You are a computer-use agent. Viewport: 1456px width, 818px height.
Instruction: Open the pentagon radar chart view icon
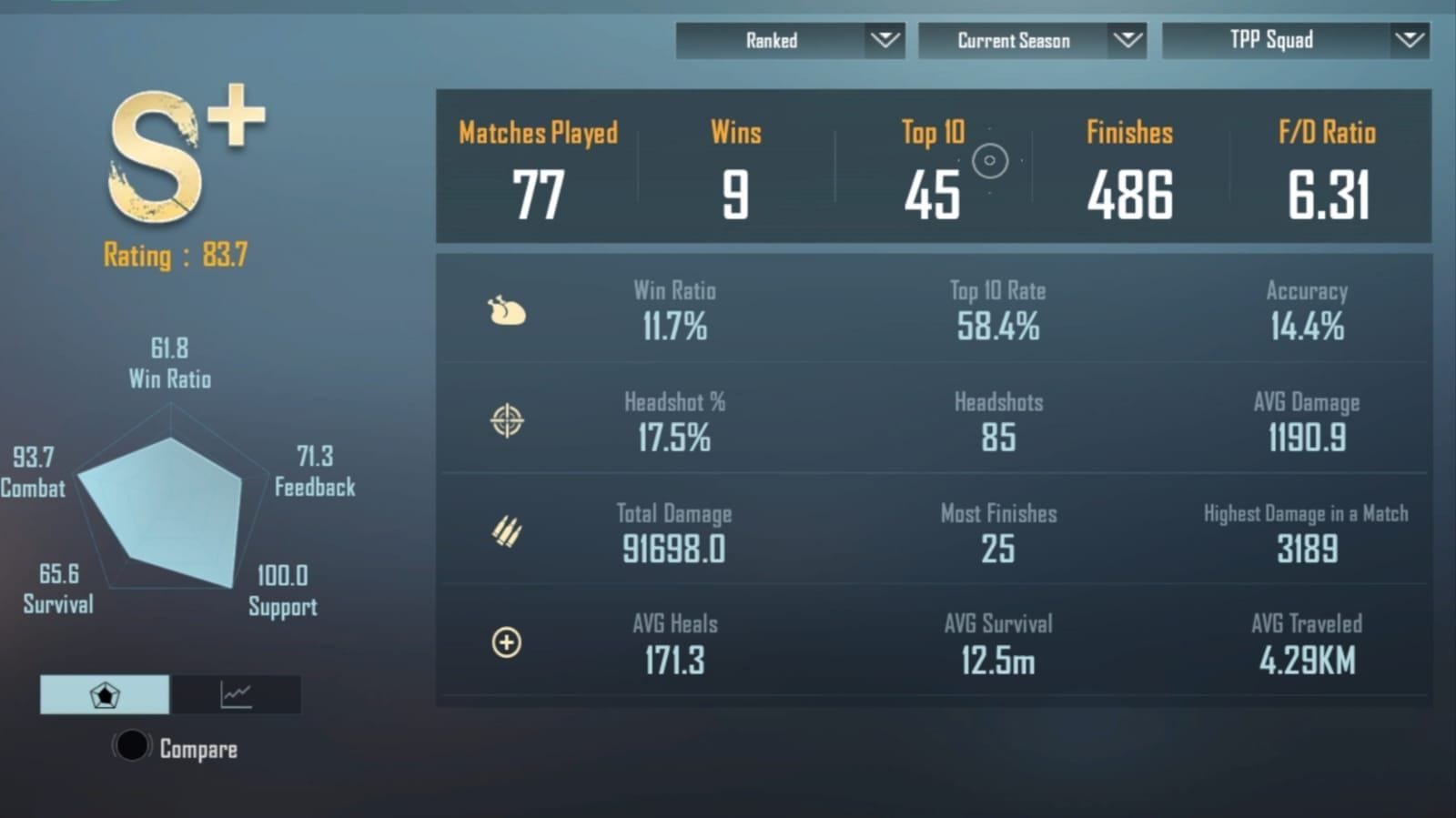(x=105, y=694)
